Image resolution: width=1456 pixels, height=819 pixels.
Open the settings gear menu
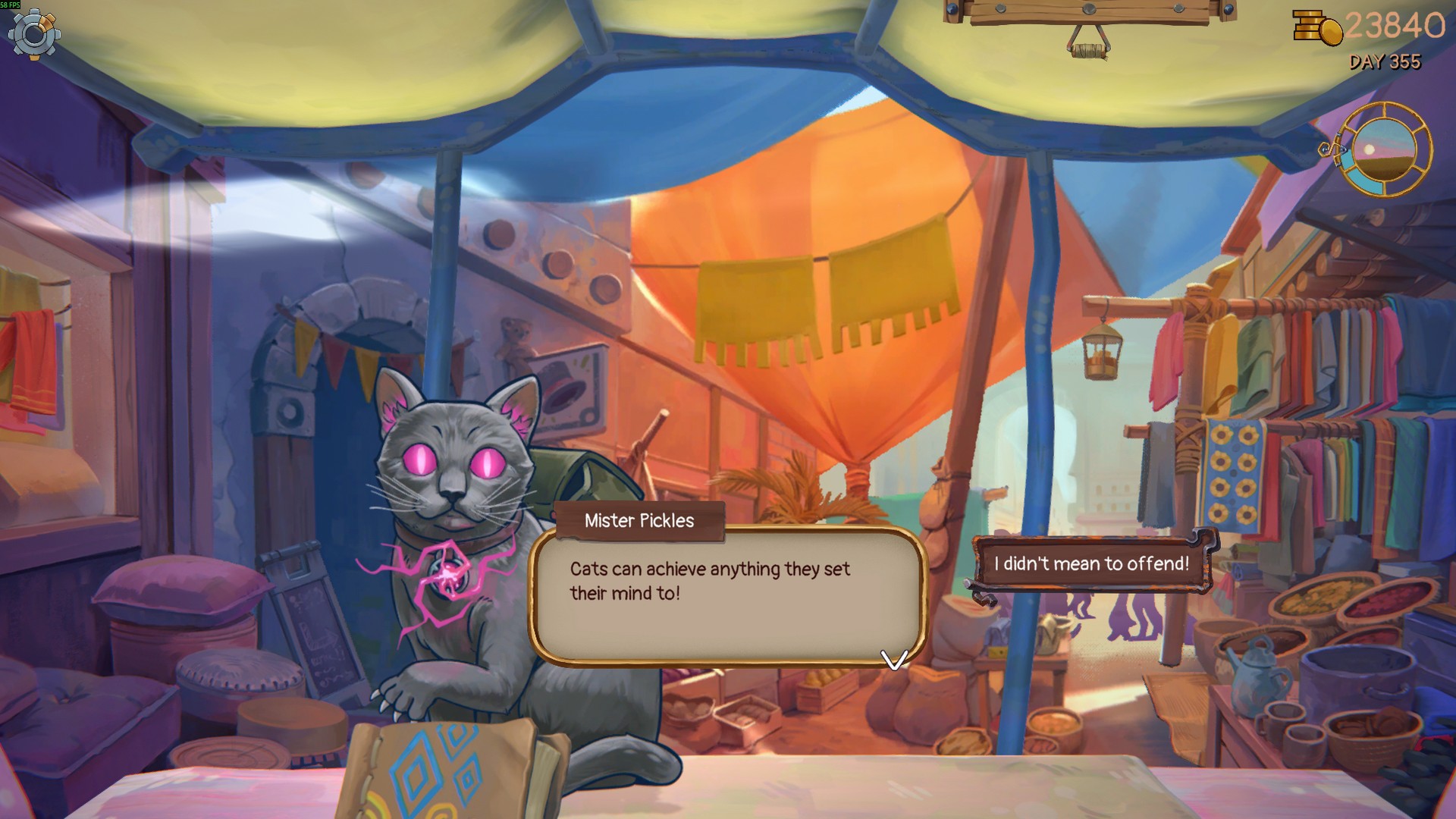pos(34,34)
